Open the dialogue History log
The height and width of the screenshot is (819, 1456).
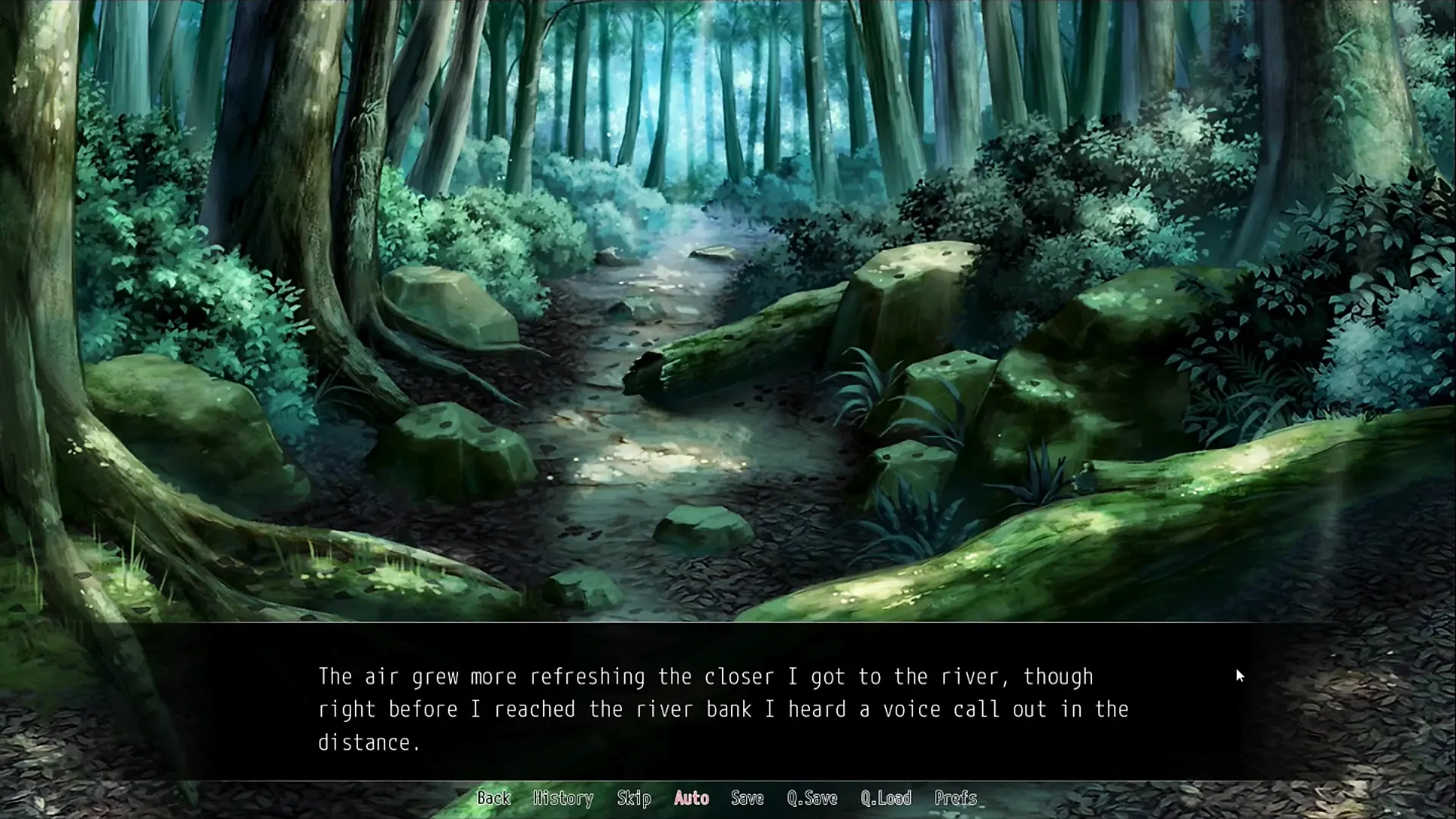pyautogui.click(x=563, y=798)
